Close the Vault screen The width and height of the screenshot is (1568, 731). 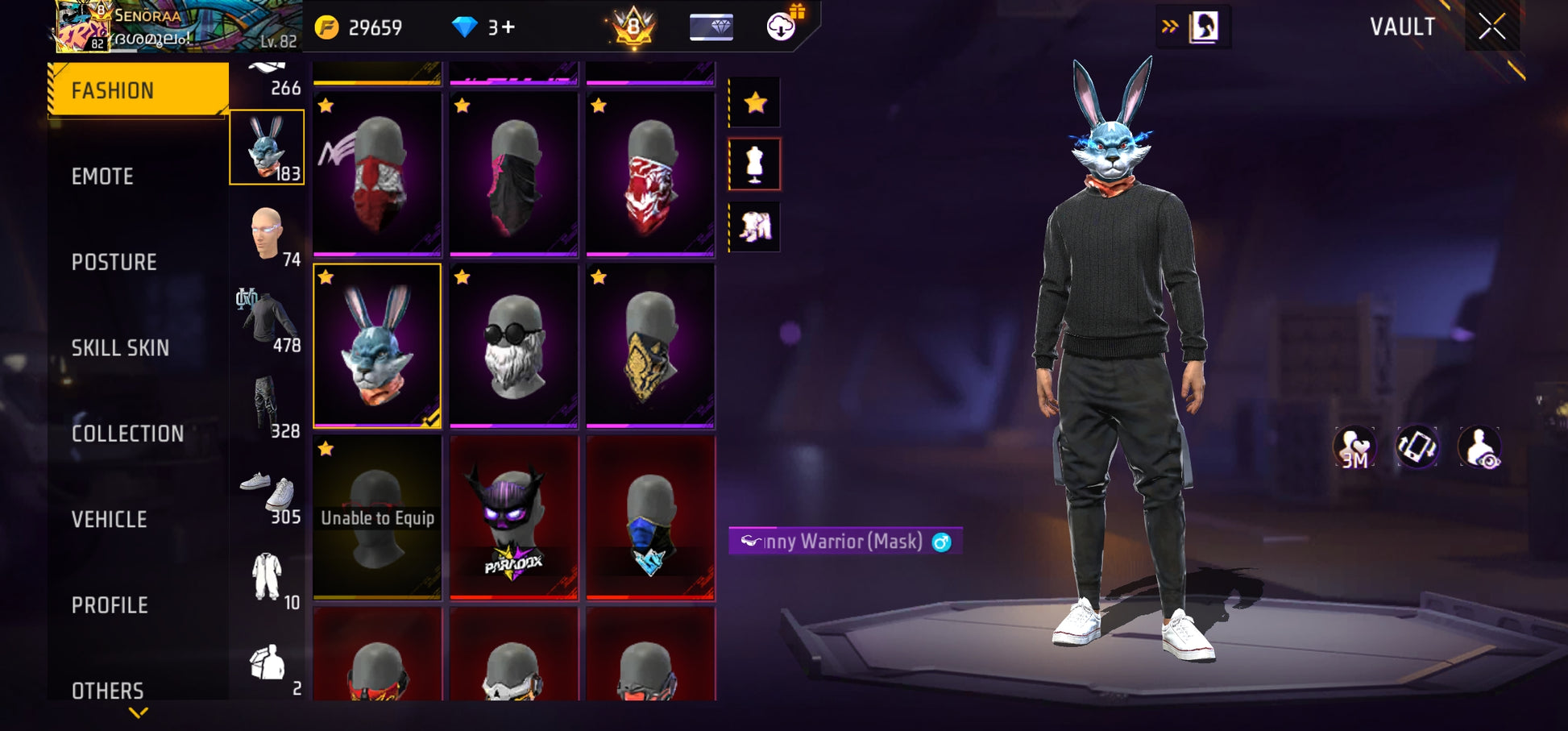click(1491, 27)
